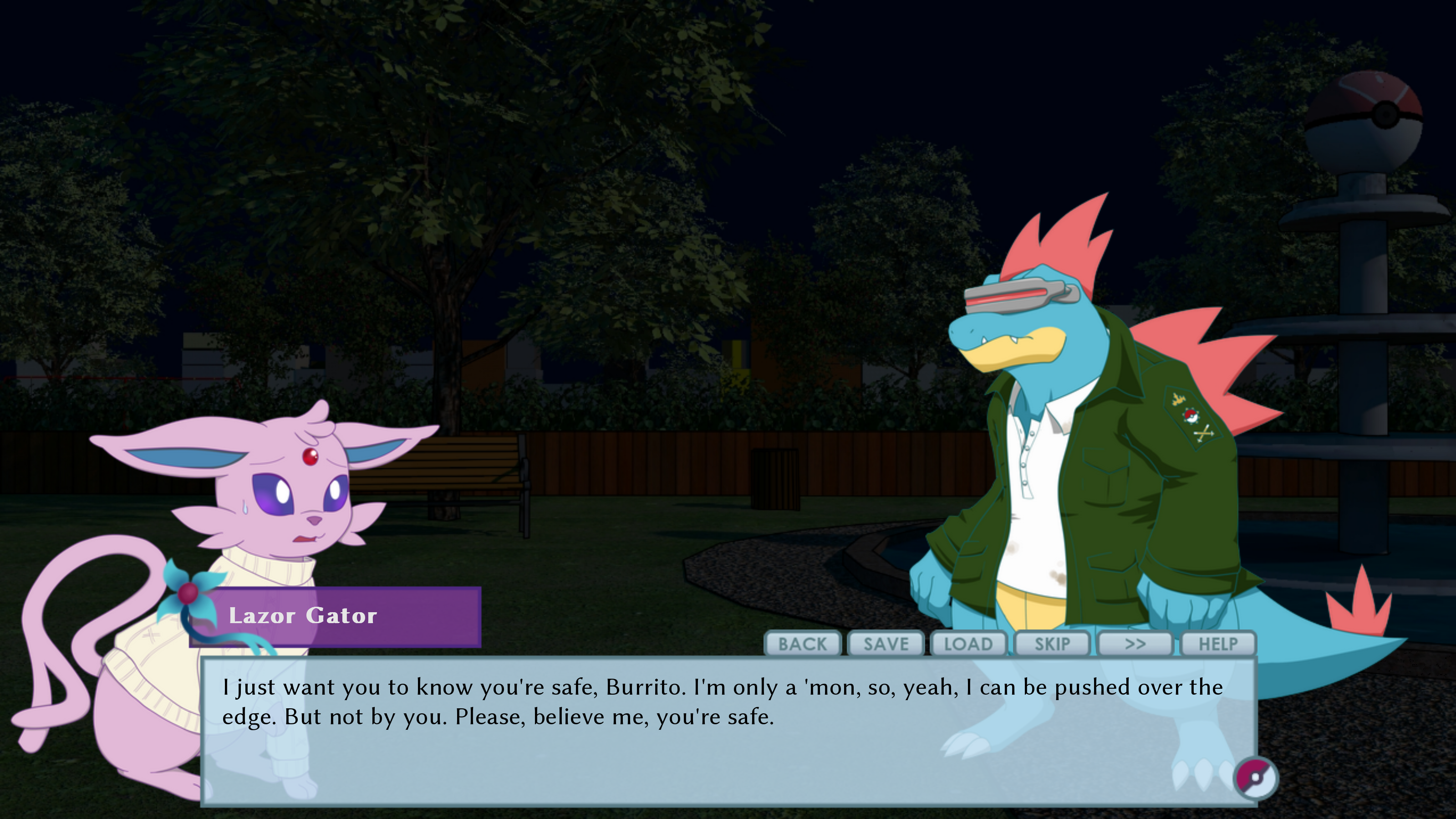Open the SAVE game menu

tap(886, 644)
